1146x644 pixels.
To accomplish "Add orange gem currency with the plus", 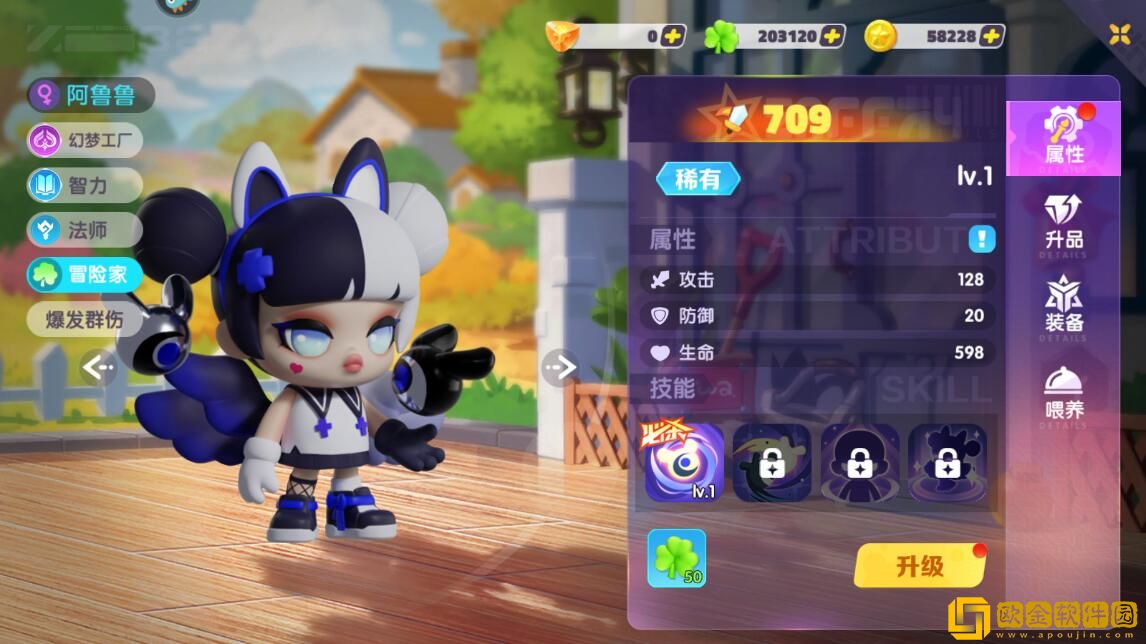I will 673,36.
